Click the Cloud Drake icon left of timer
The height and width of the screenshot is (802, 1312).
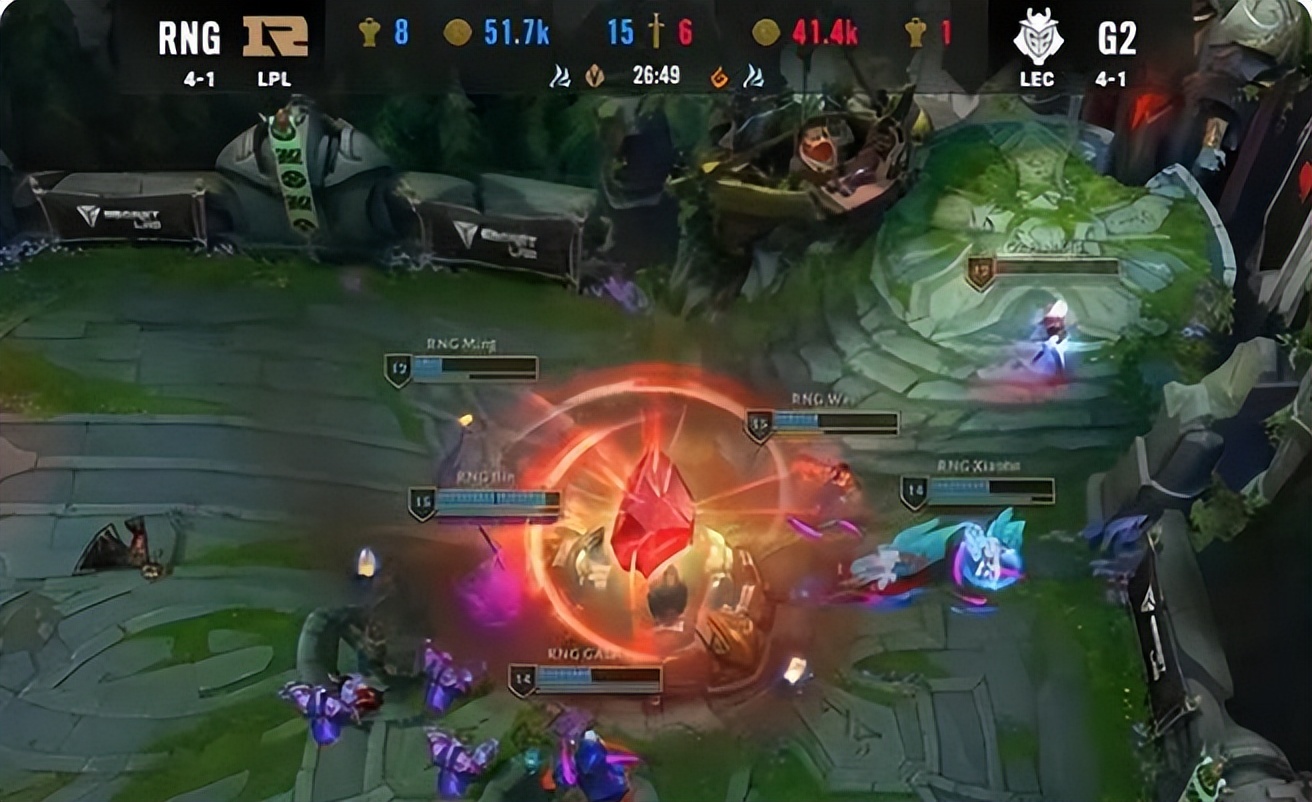(559, 73)
